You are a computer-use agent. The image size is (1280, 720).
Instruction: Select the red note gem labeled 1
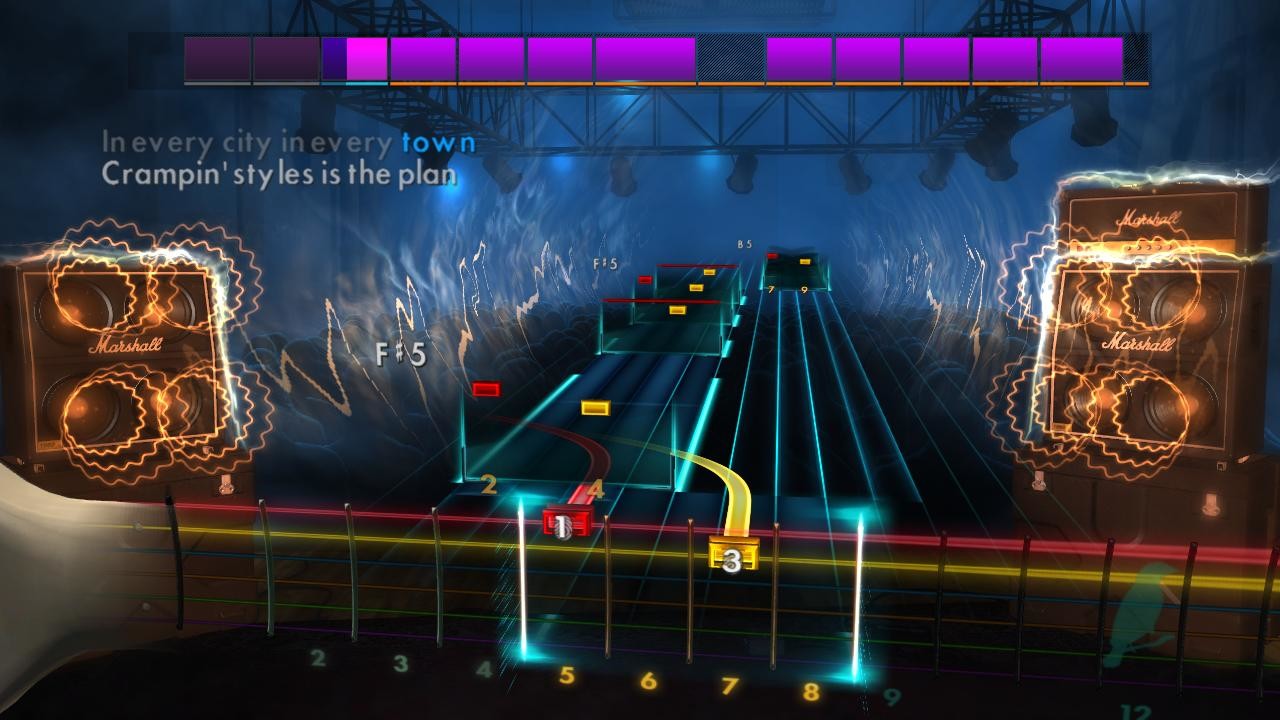point(561,520)
